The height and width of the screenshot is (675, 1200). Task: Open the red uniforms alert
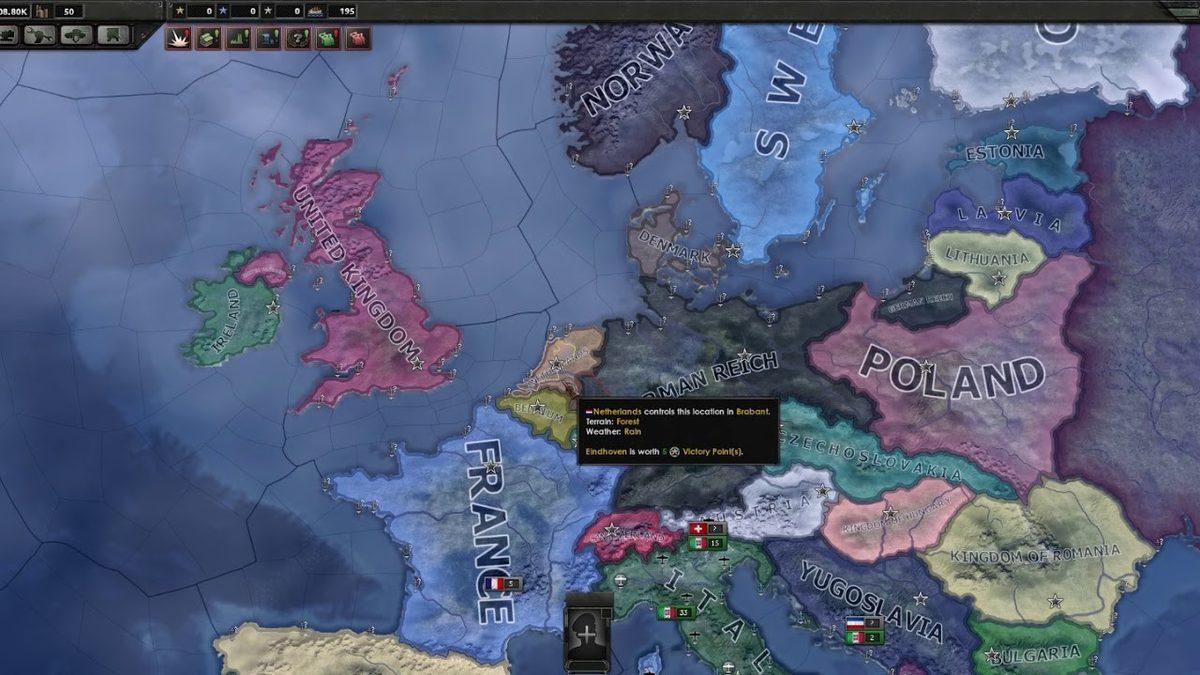(357, 38)
